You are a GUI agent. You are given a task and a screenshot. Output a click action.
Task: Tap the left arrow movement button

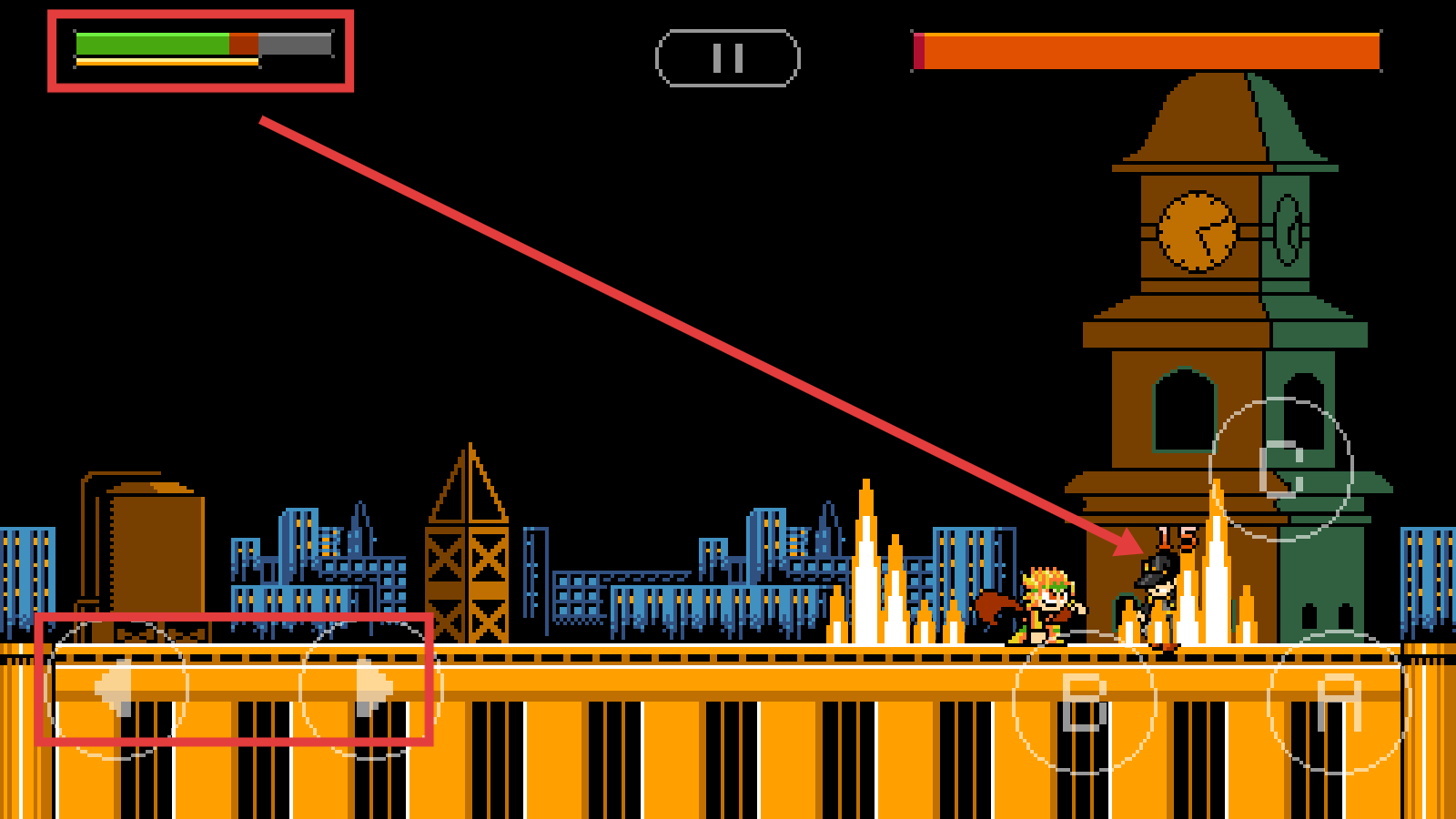point(116,690)
